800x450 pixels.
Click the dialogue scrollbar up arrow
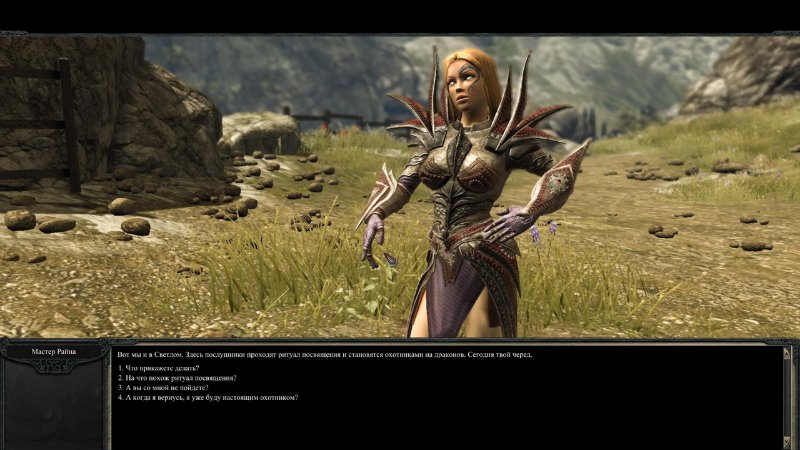click(786, 353)
